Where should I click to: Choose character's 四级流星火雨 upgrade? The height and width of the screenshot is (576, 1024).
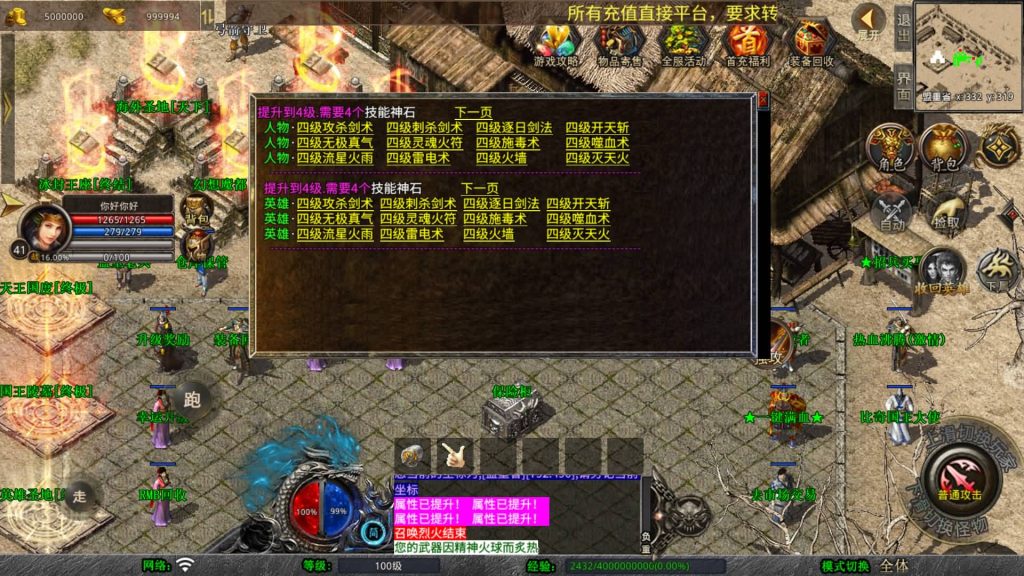tap(334, 158)
